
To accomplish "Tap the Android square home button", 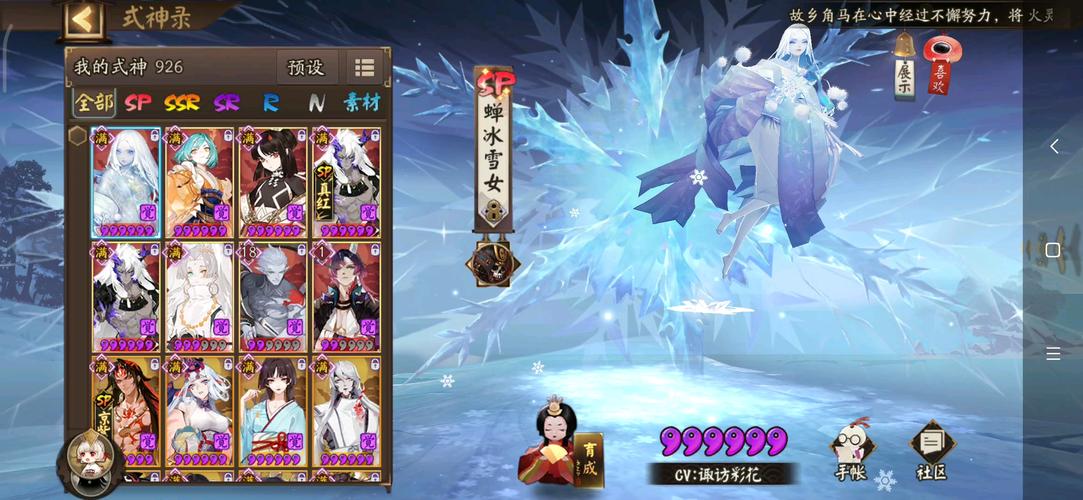I will coord(1053,249).
